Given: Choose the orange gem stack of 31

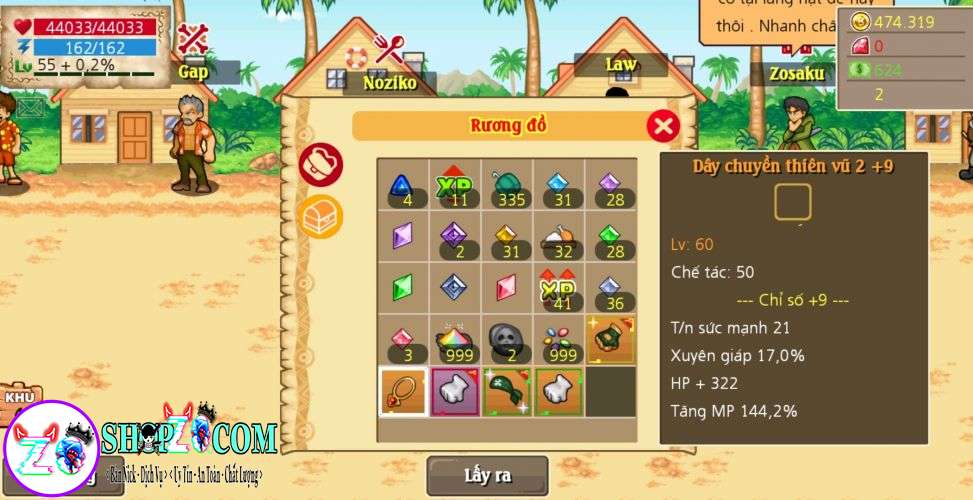Looking at the screenshot, I should coord(507,237).
